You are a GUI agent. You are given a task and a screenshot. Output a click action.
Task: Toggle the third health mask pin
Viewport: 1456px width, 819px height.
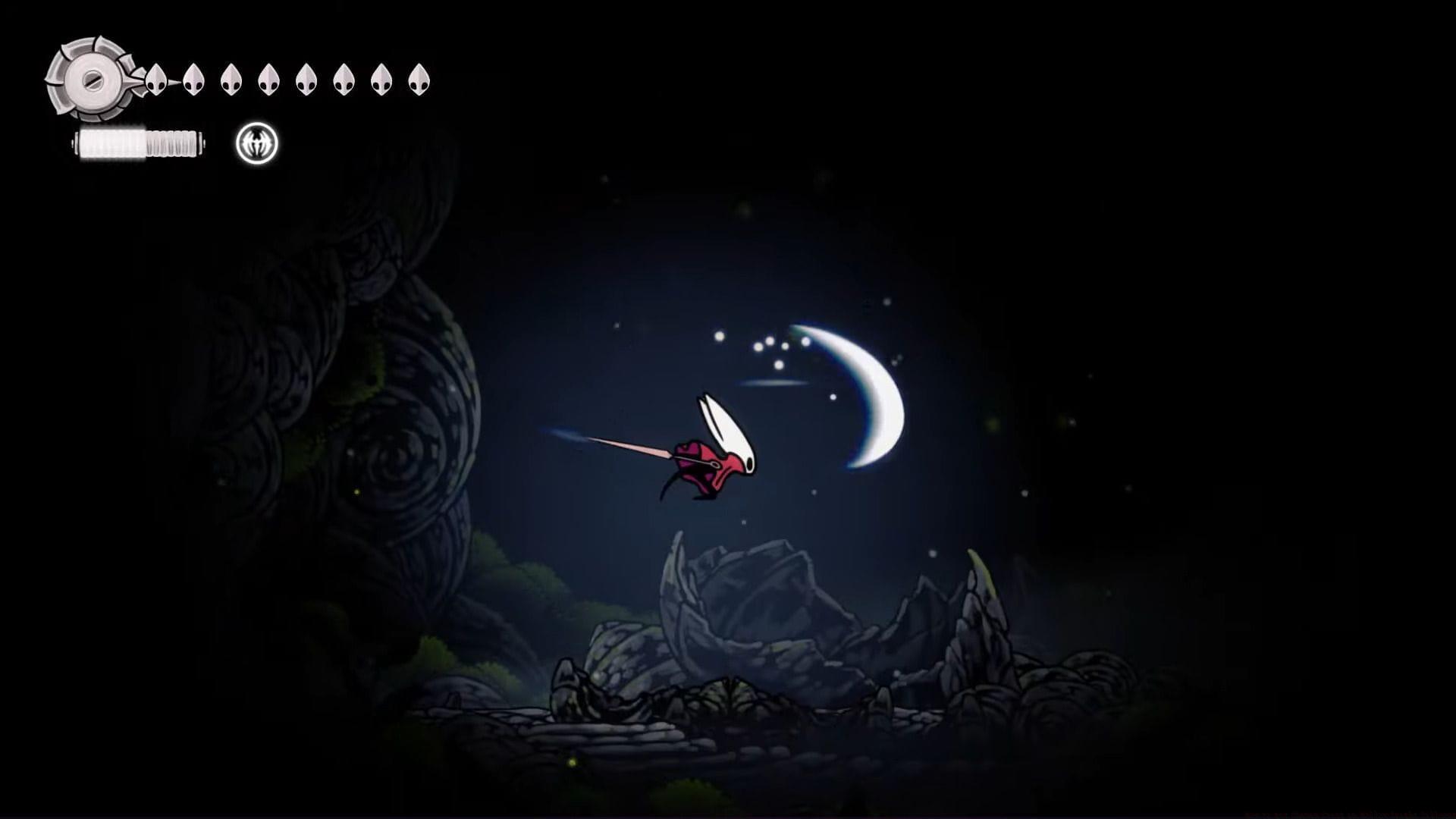(x=231, y=78)
